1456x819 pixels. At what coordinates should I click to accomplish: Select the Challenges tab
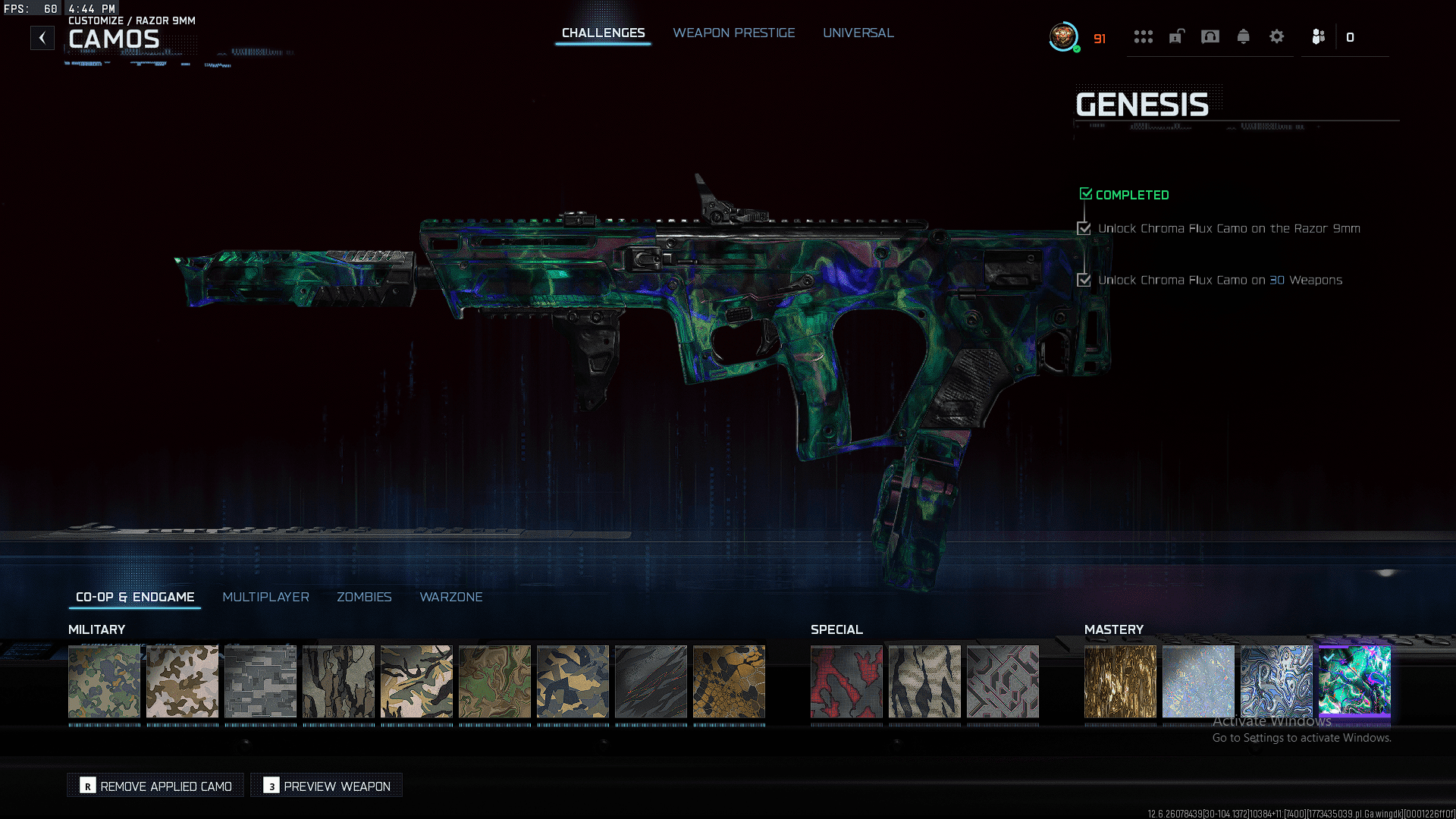pyautogui.click(x=603, y=33)
